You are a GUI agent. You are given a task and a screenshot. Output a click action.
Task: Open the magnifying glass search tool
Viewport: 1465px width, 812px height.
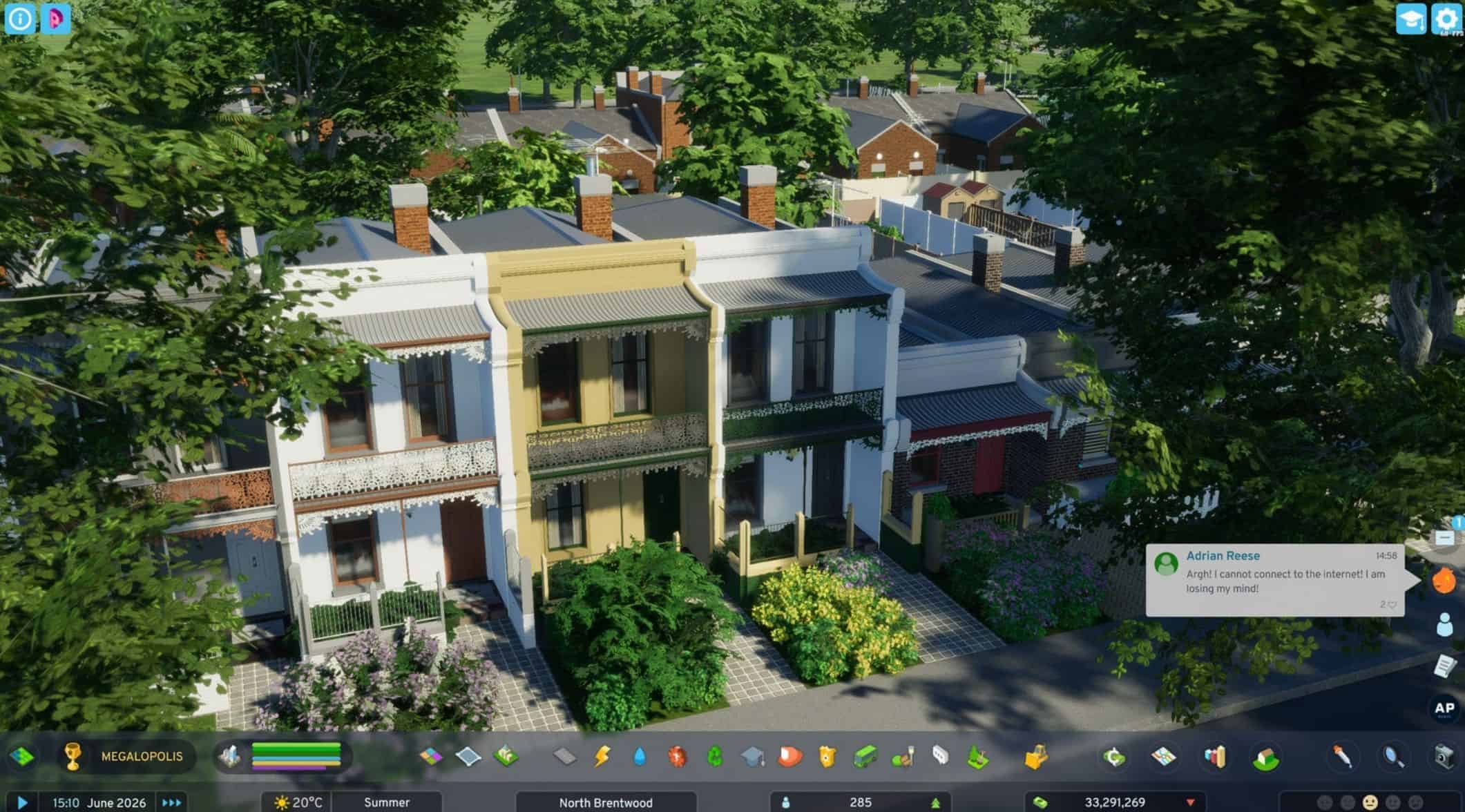[x=1392, y=757]
